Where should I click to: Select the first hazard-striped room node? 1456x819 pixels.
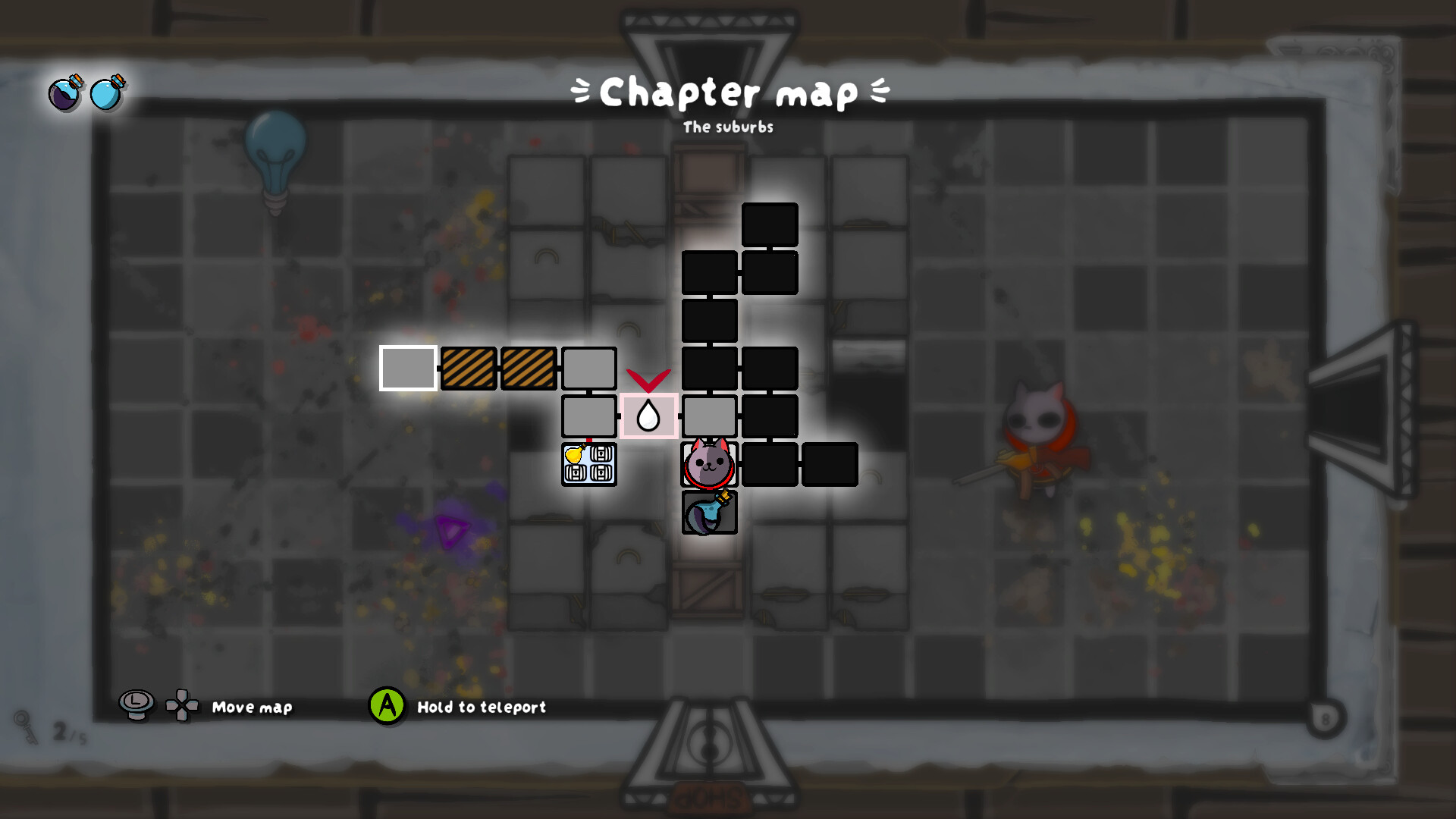click(x=469, y=369)
